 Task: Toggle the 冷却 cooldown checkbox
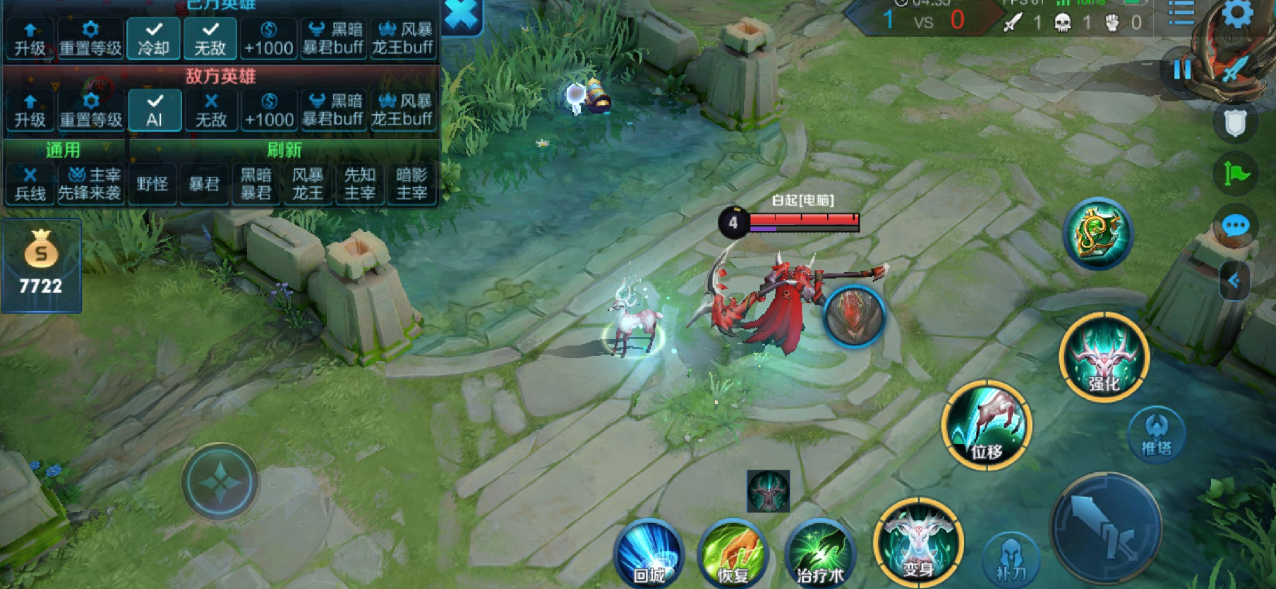(x=154, y=38)
